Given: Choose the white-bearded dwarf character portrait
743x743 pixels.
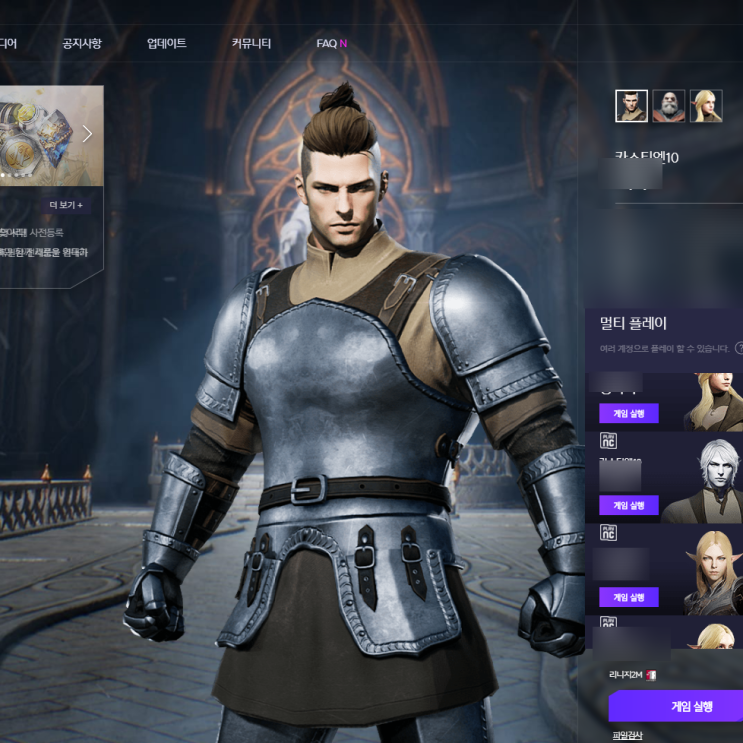Looking at the screenshot, I should [668, 105].
